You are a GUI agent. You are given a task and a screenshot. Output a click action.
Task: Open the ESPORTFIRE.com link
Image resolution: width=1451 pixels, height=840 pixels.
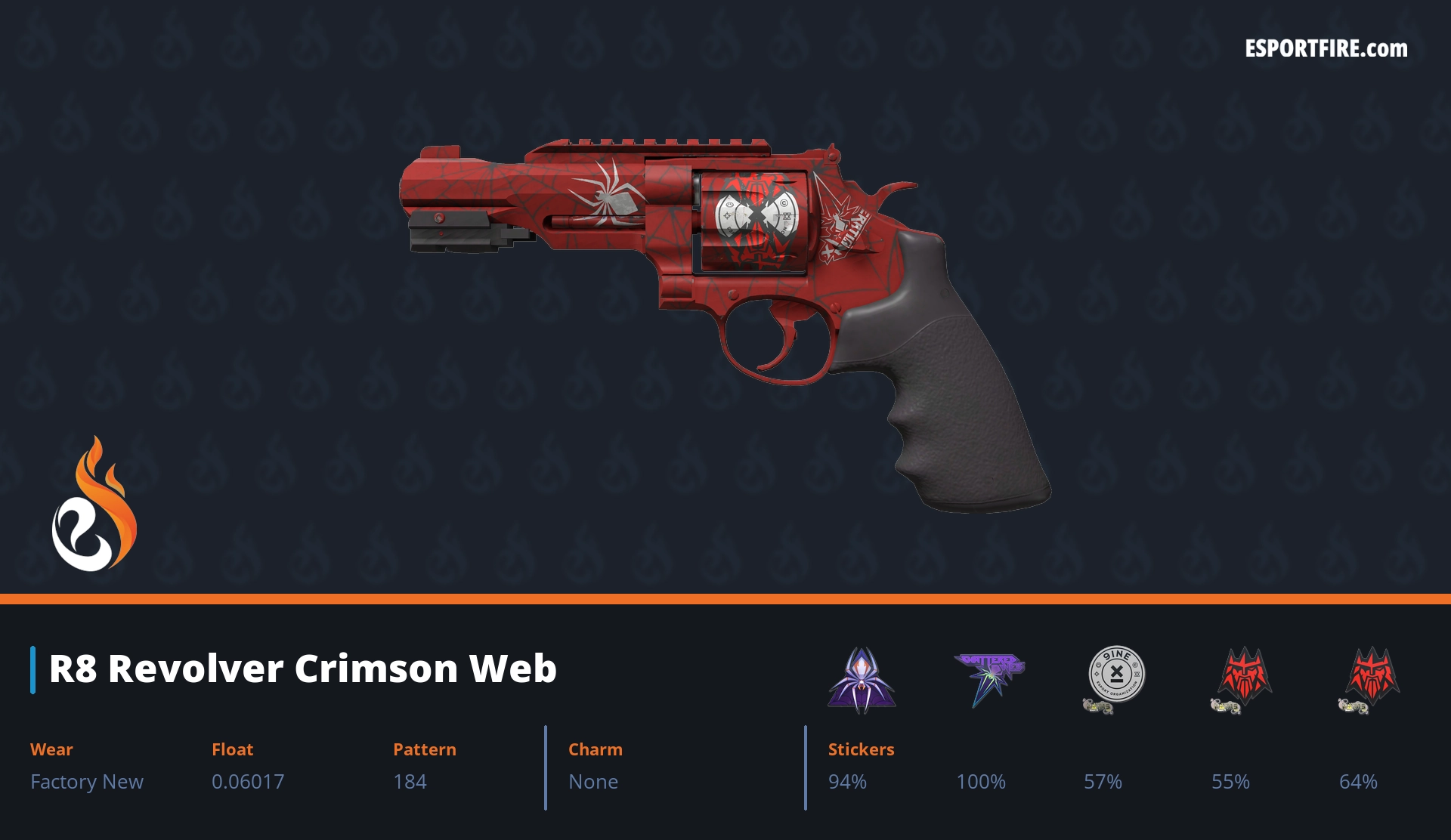1326,49
